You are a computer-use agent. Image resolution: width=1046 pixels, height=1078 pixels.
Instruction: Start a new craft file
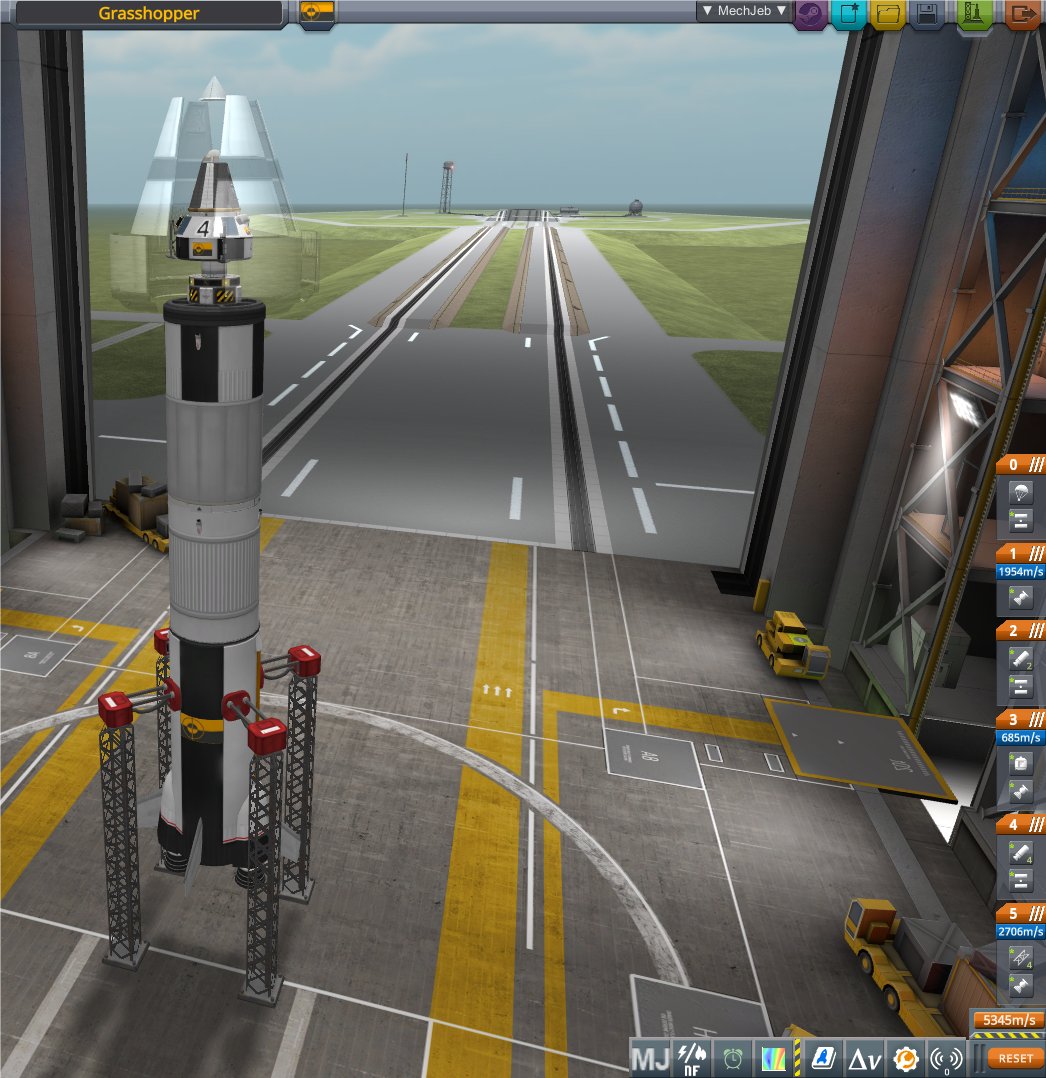click(849, 15)
